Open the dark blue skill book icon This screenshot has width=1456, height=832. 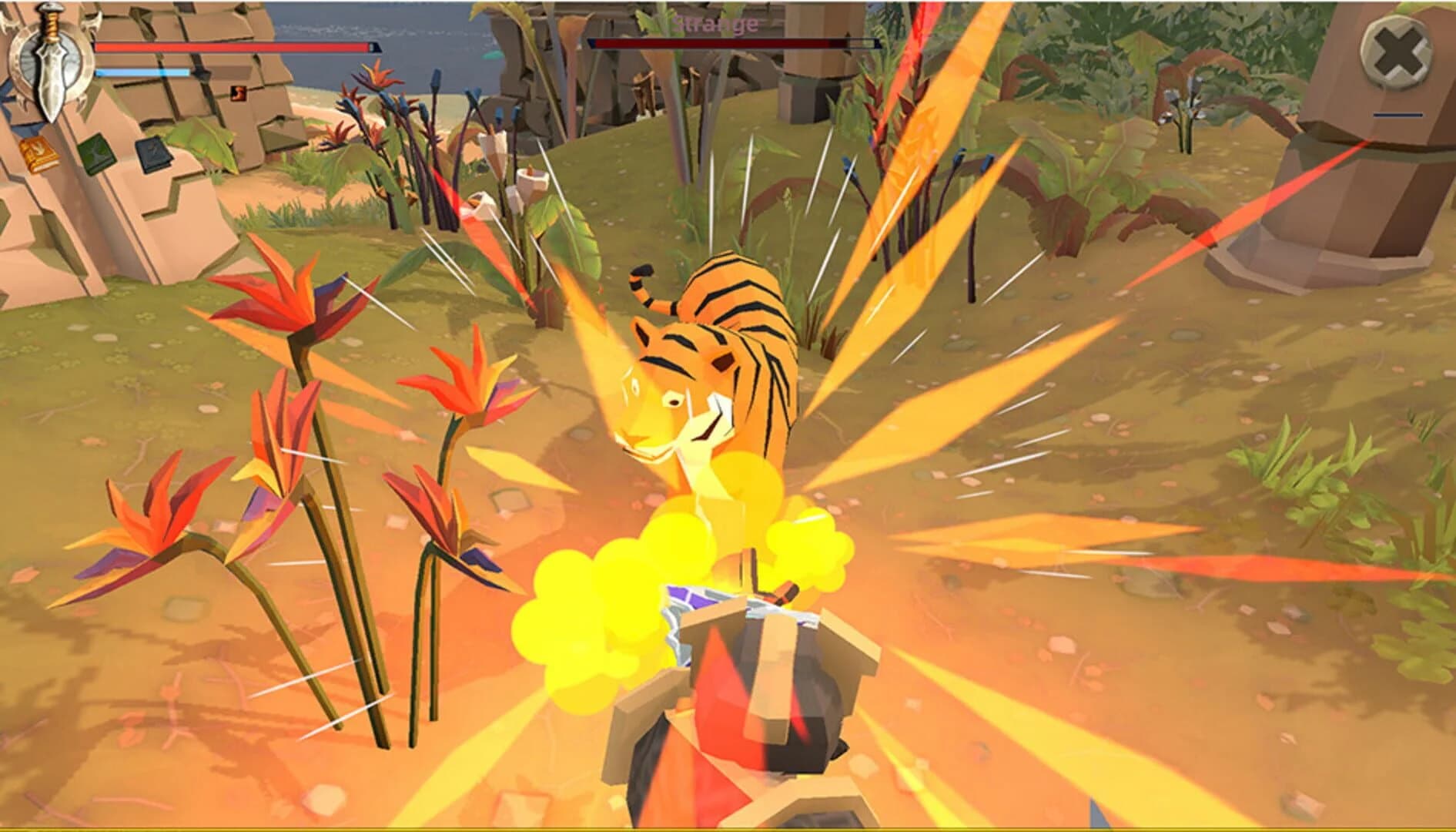[154, 153]
